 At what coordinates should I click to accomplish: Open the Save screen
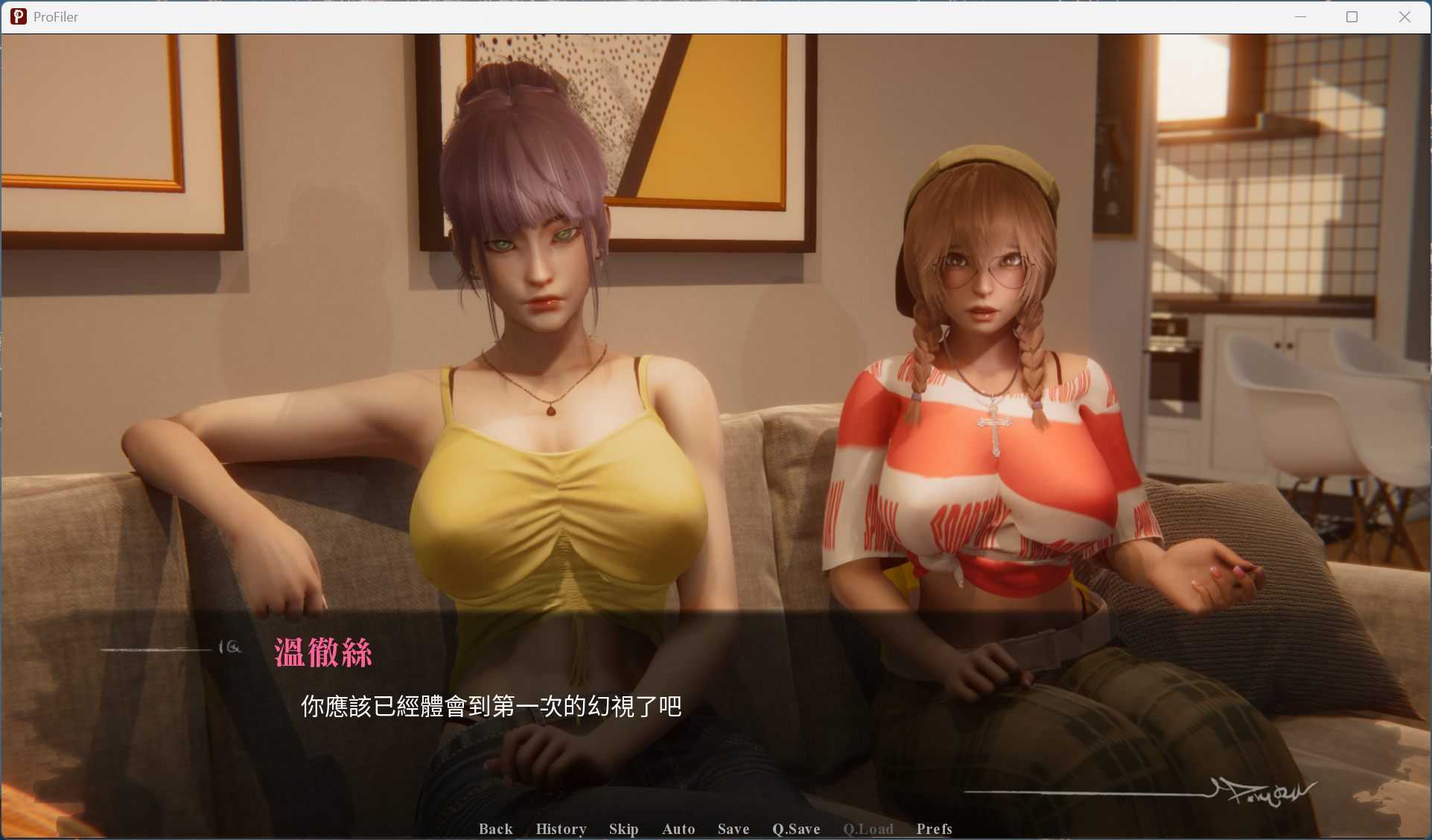coord(733,829)
